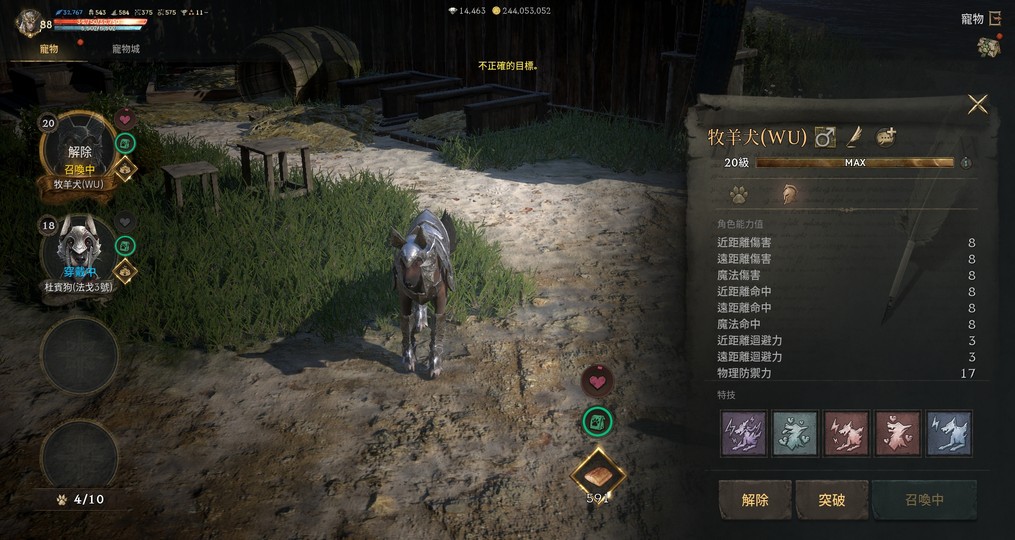Exit the pet screen via top-right icon
This screenshot has width=1015, height=540.
[995, 18]
